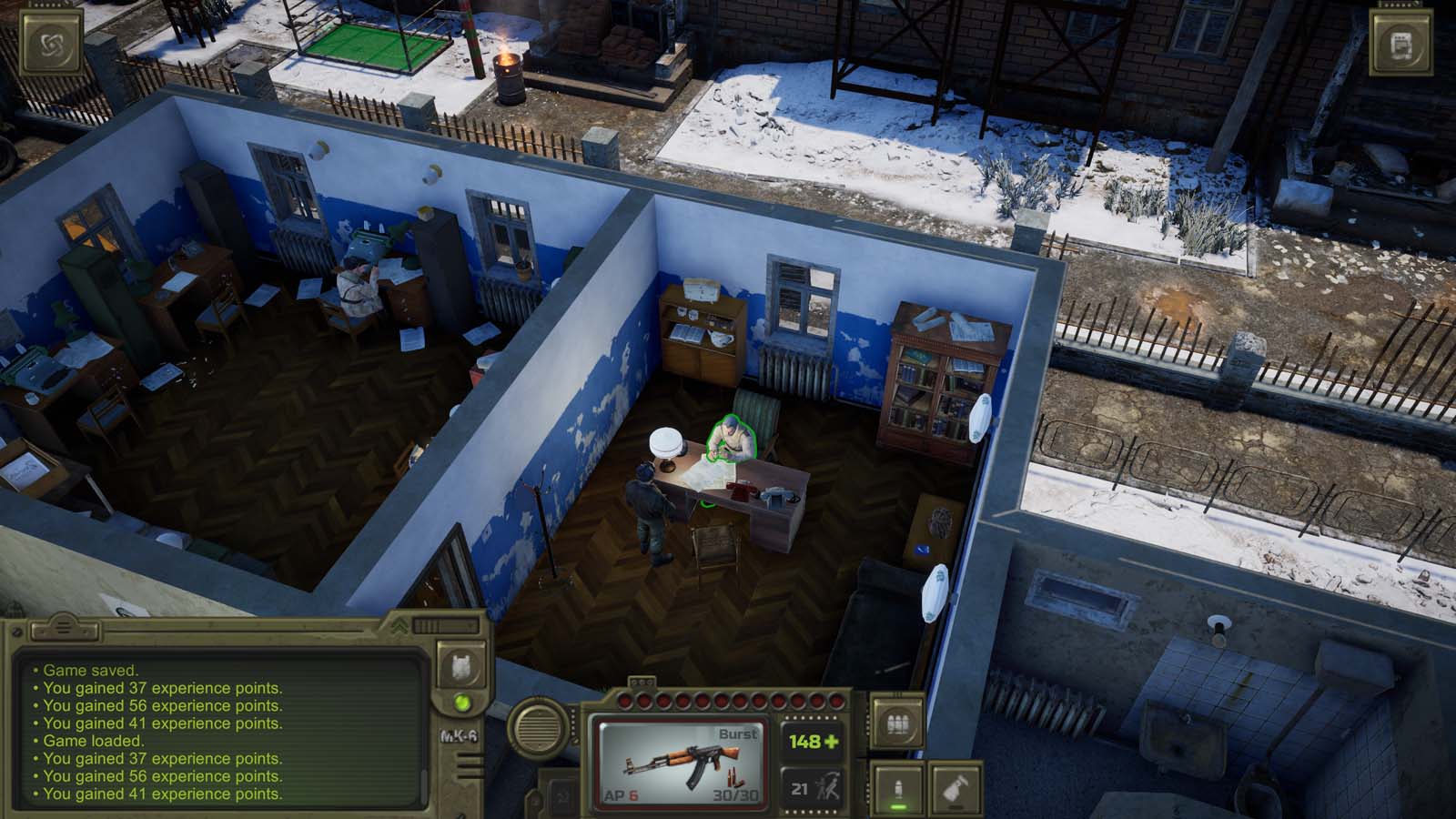
Task: Click the green plus next to 148 to heal
Action: (834, 743)
